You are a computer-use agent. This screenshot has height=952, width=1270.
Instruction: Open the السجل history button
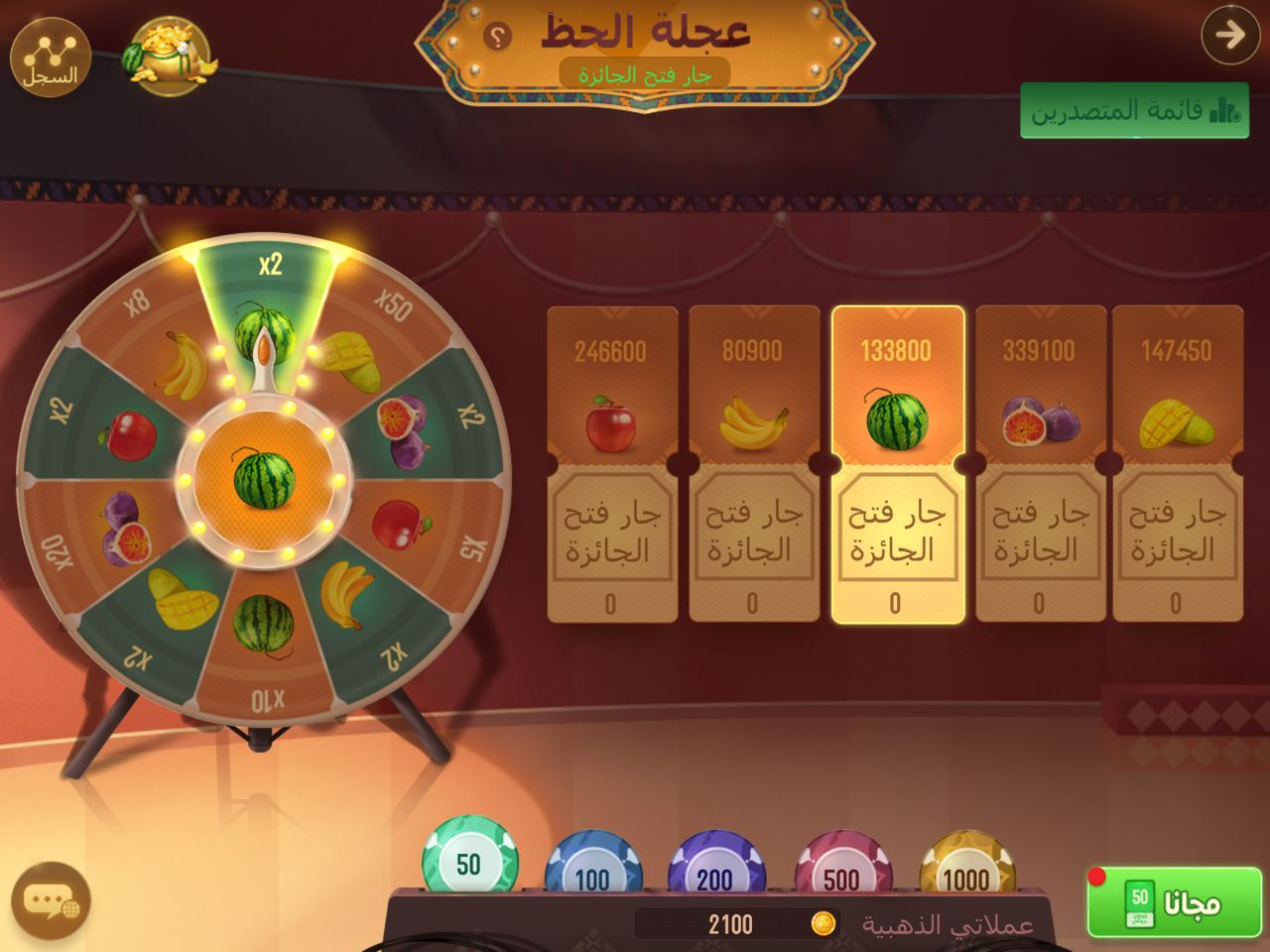50,56
